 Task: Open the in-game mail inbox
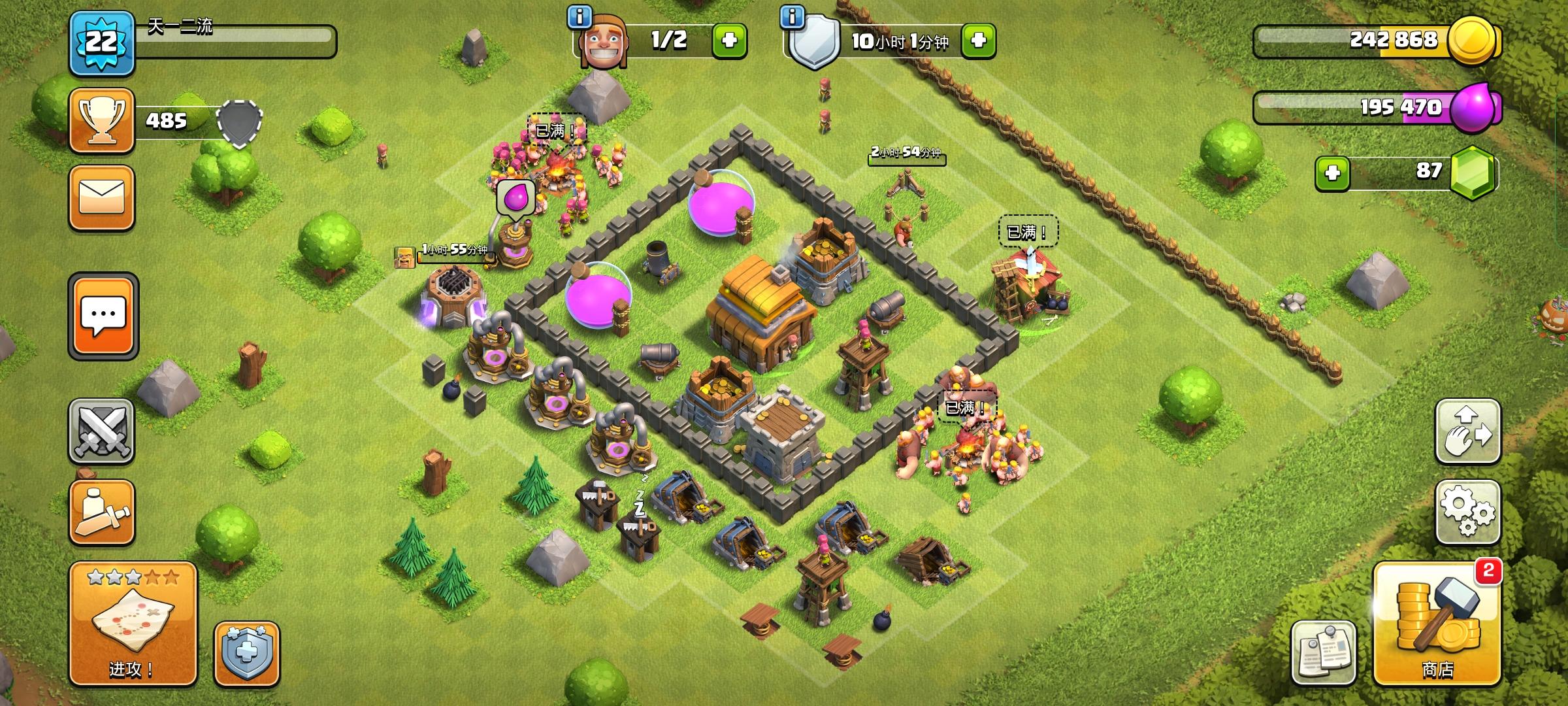(x=102, y=197)
